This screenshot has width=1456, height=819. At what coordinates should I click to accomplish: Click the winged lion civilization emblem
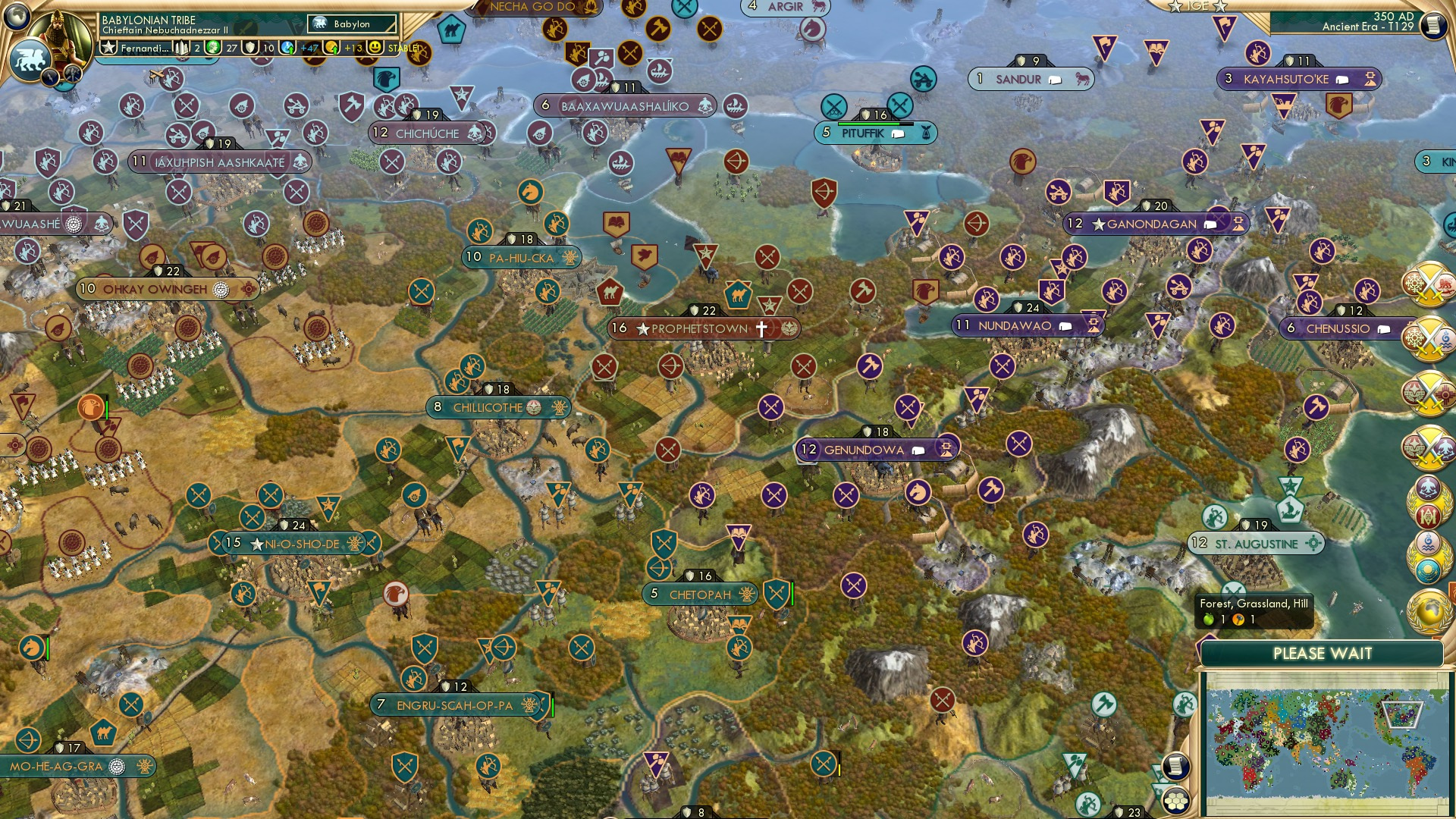30,59
